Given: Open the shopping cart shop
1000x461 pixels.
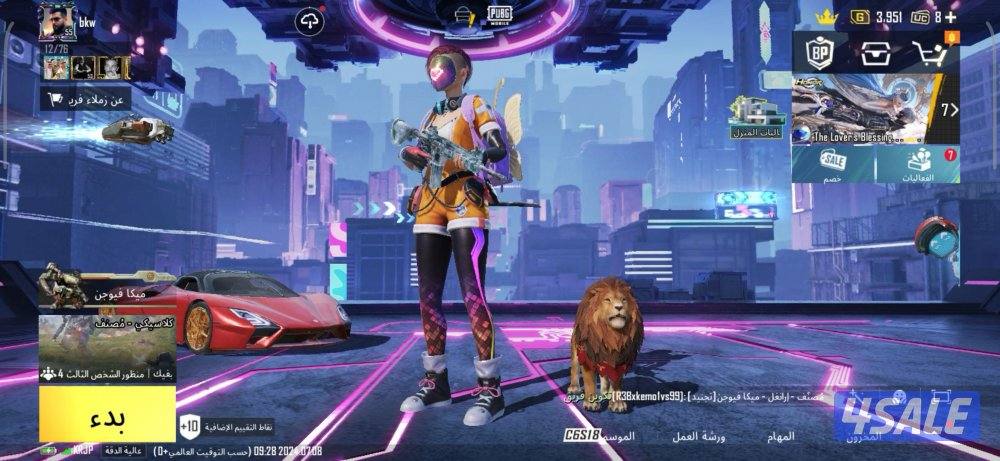Looking at the screenshot, I should coord(932,54).
